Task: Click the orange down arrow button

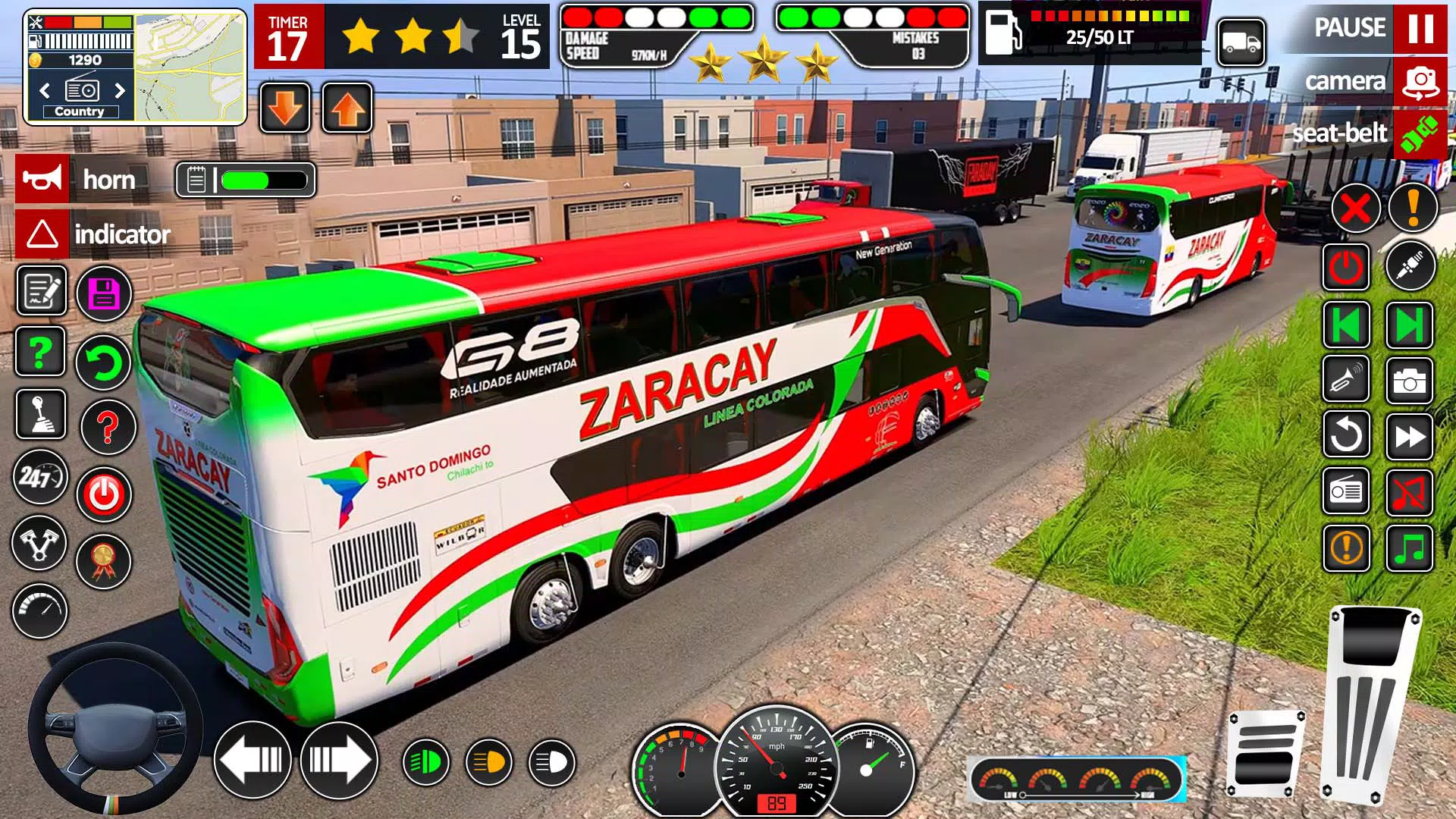Action: [x=285, y=108]
